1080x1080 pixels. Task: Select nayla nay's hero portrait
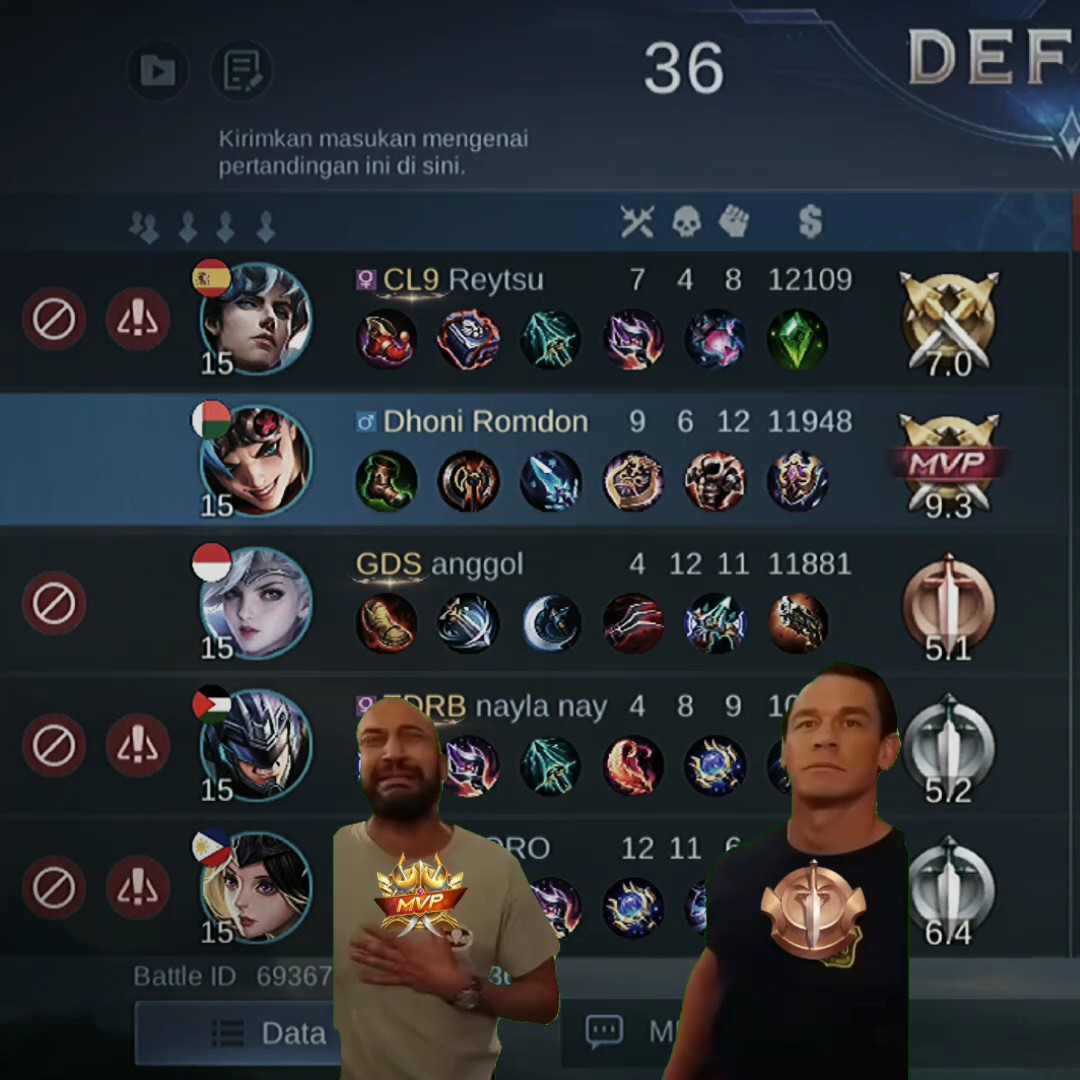pos(256,745)
